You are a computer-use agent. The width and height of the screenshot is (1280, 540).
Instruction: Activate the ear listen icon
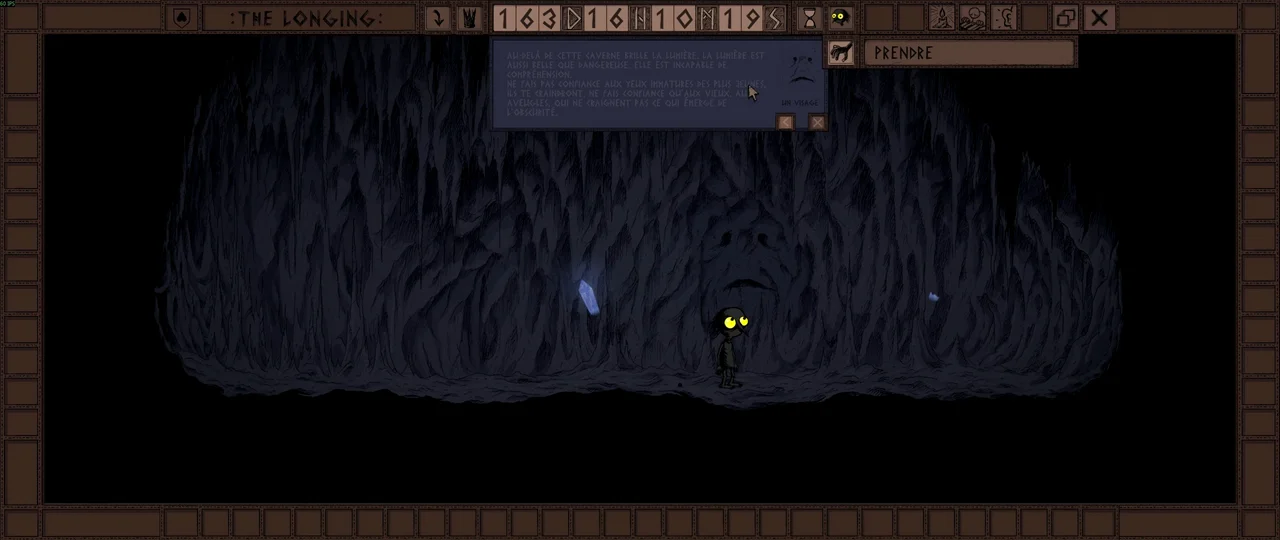coord(1003,18)
